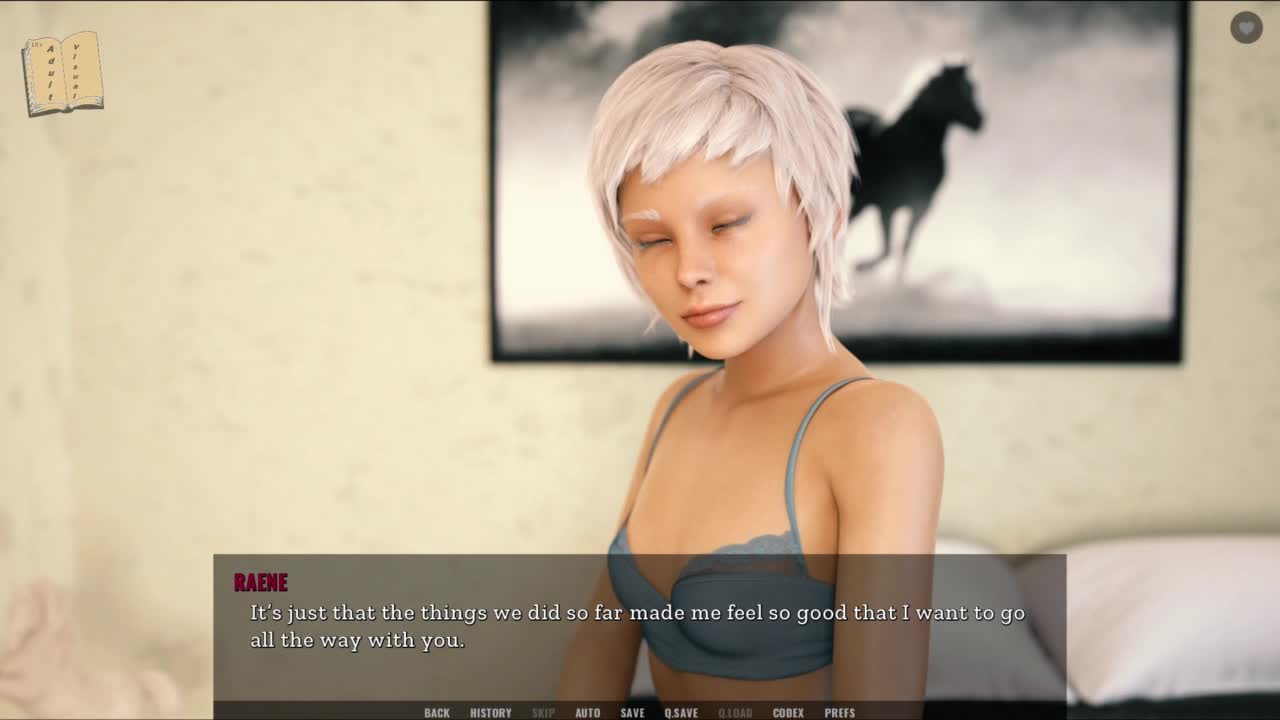Viewport: 1280px width, 720px height.
Task: Go back one line with Back
Action: tap(437, 712)
